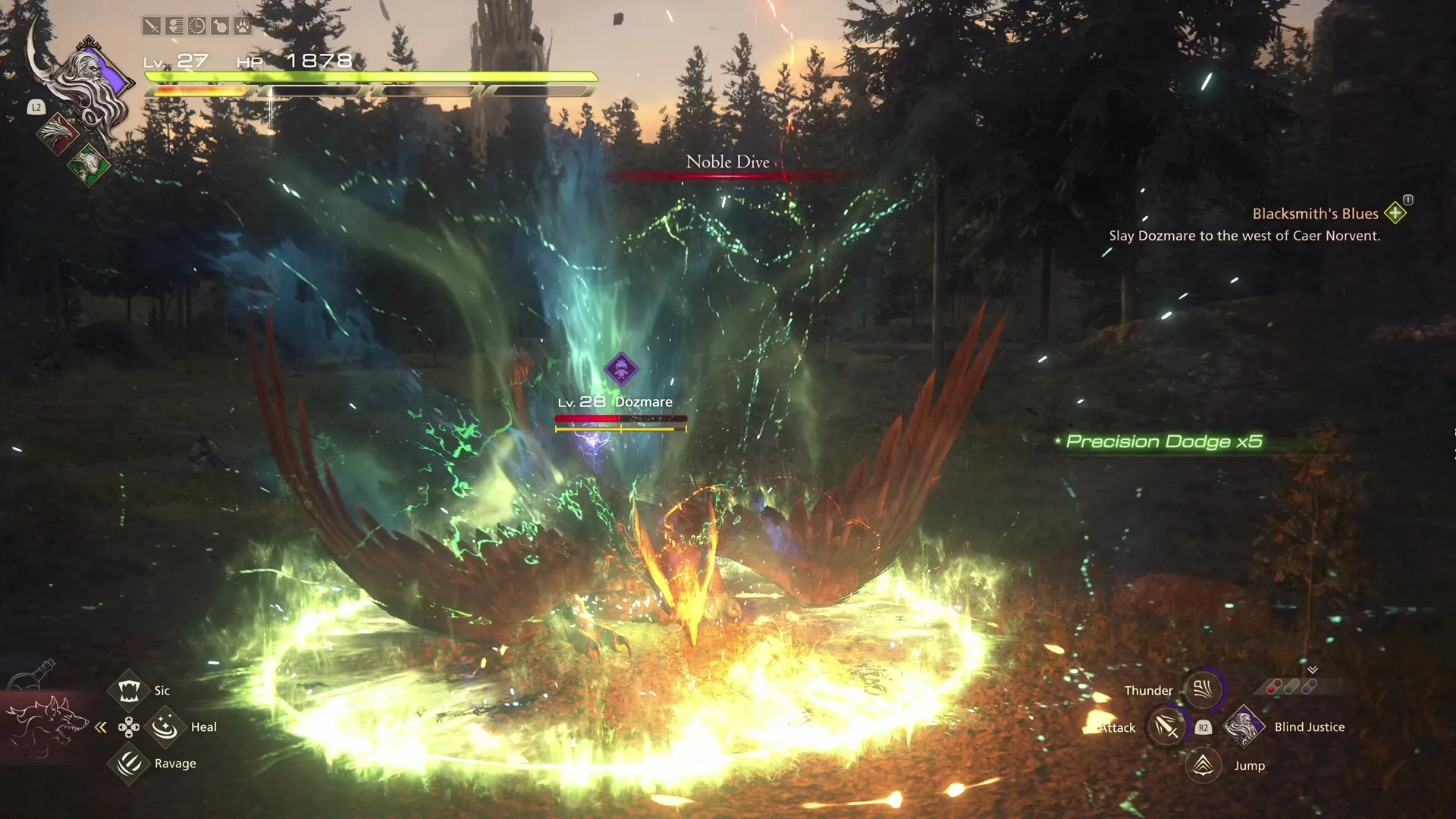The width and height of the screenshot is (1456, 819).
Task: Click the paw companion icon in top toolbar
Action: click(243, 27)
